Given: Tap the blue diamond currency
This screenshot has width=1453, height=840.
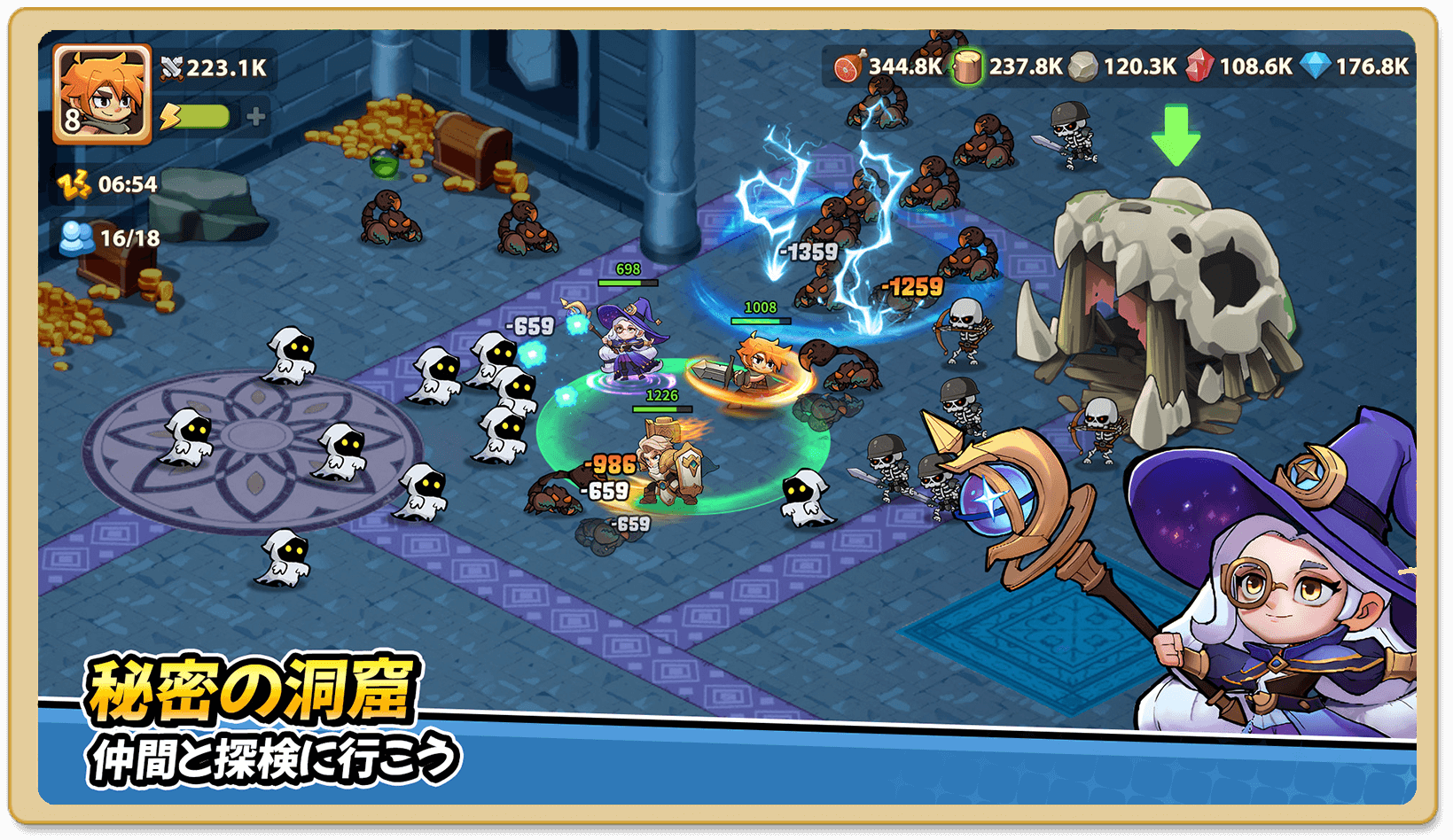Looking at the screenshot, I should (x=1316, y=66).
